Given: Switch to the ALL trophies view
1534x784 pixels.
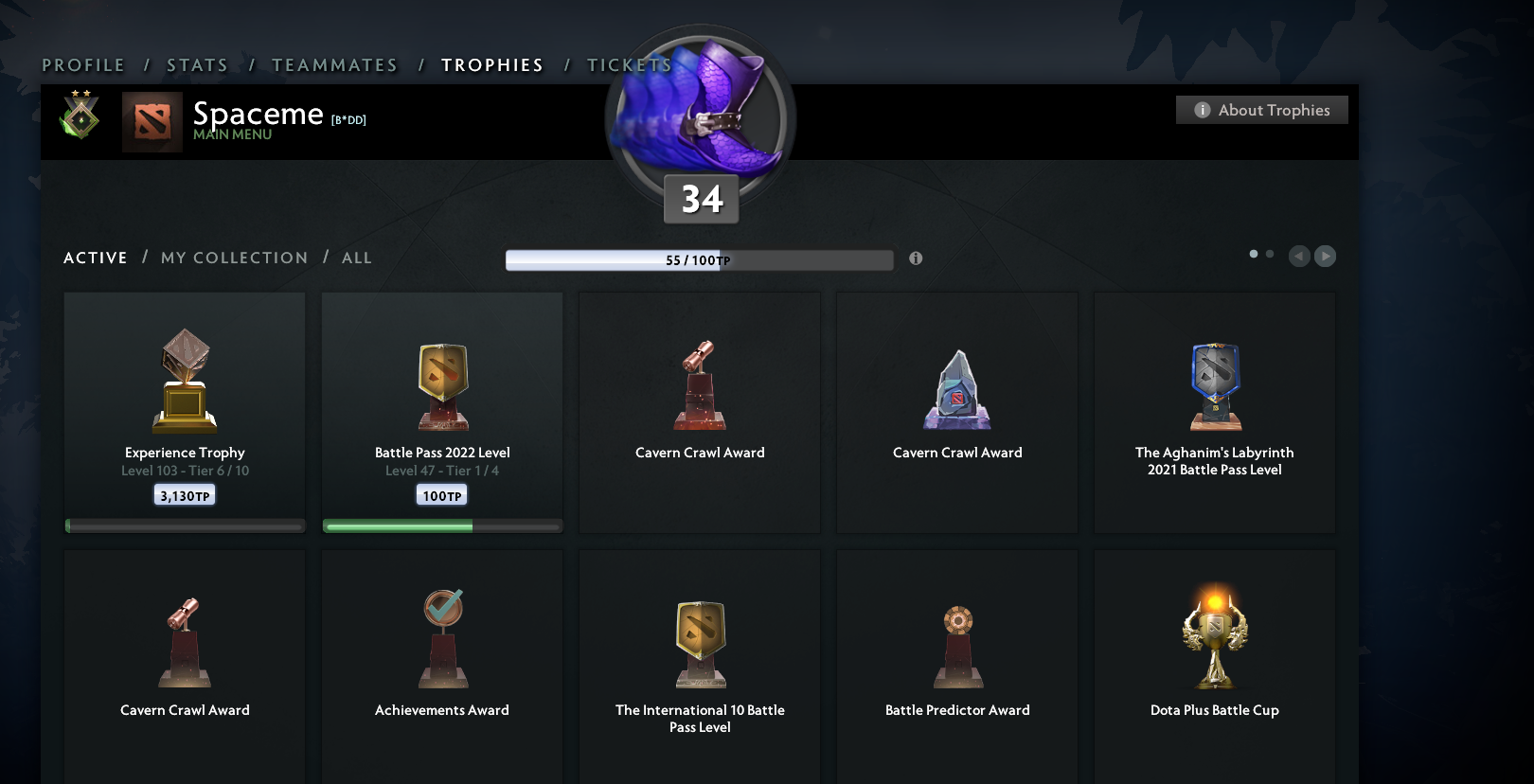Looking at the screenshot, I should click(357, 258).
